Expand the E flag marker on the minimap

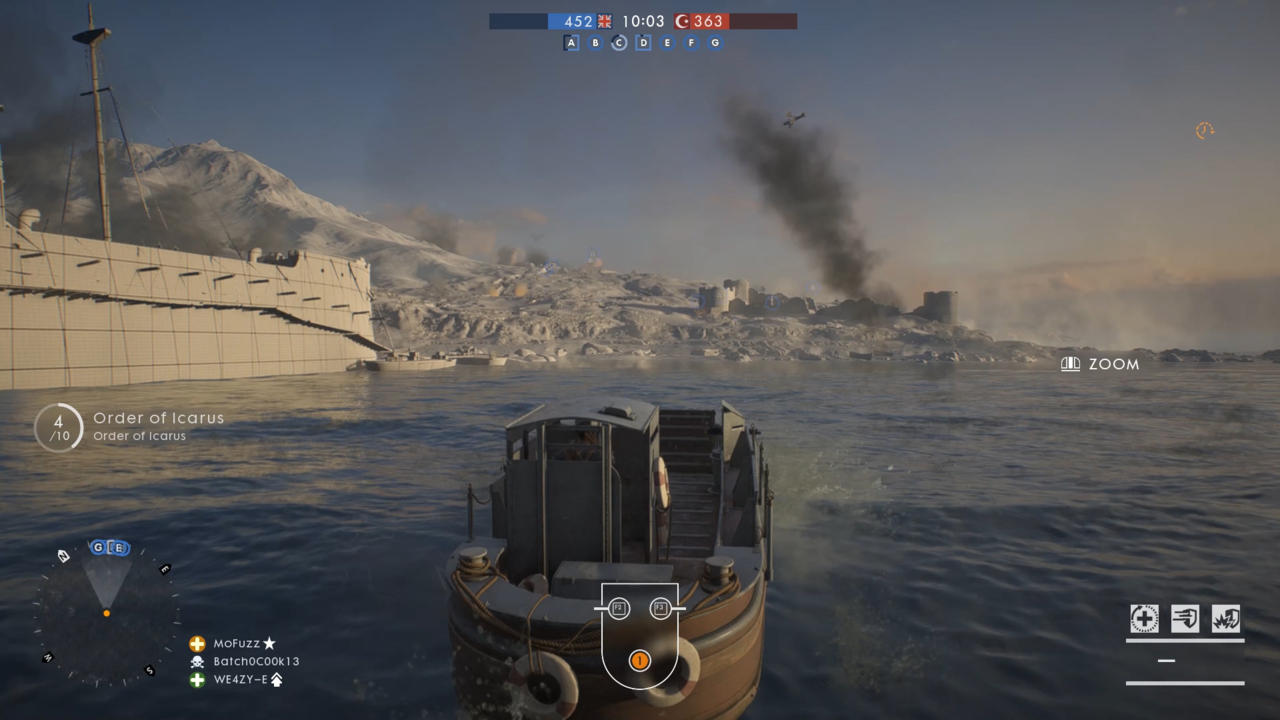tap(118, 547)
